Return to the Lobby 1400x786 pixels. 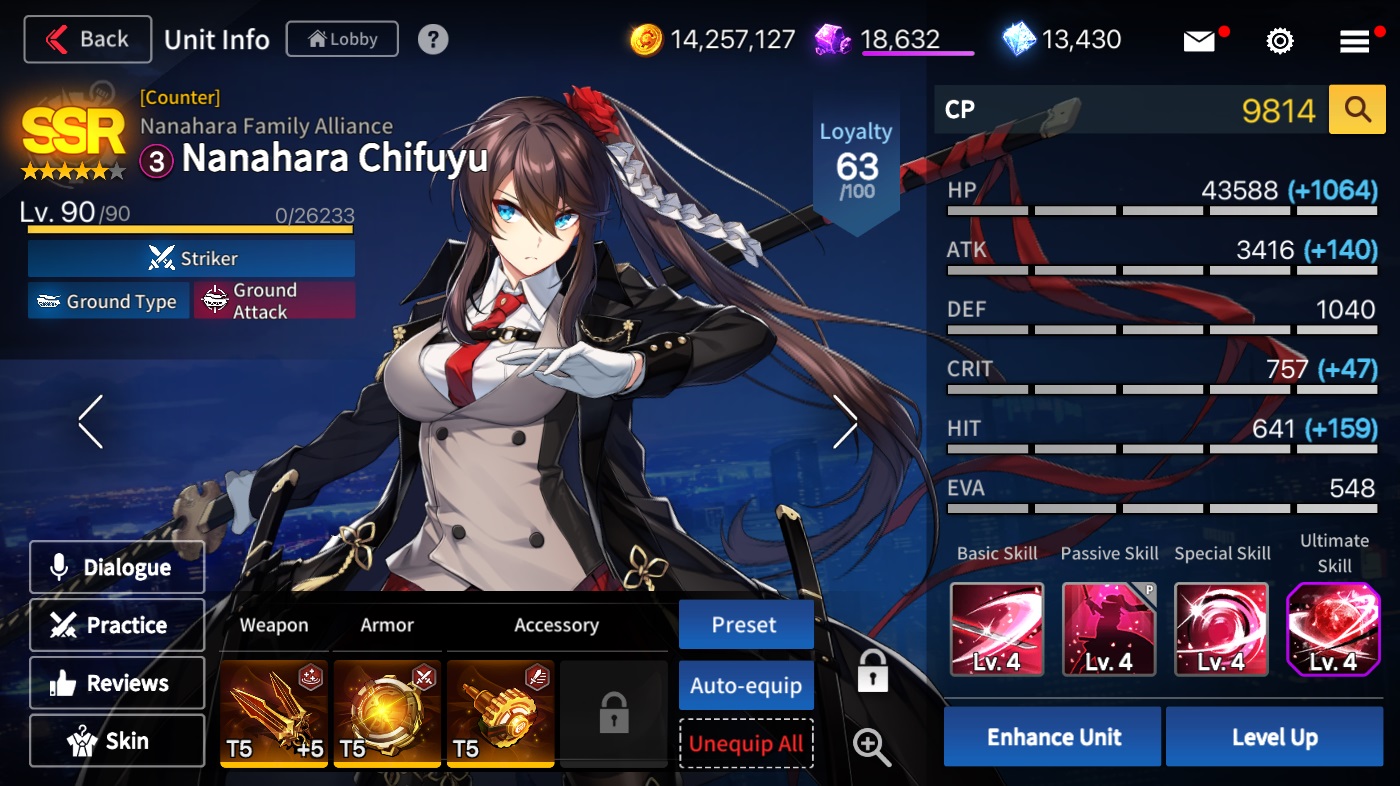342,40
